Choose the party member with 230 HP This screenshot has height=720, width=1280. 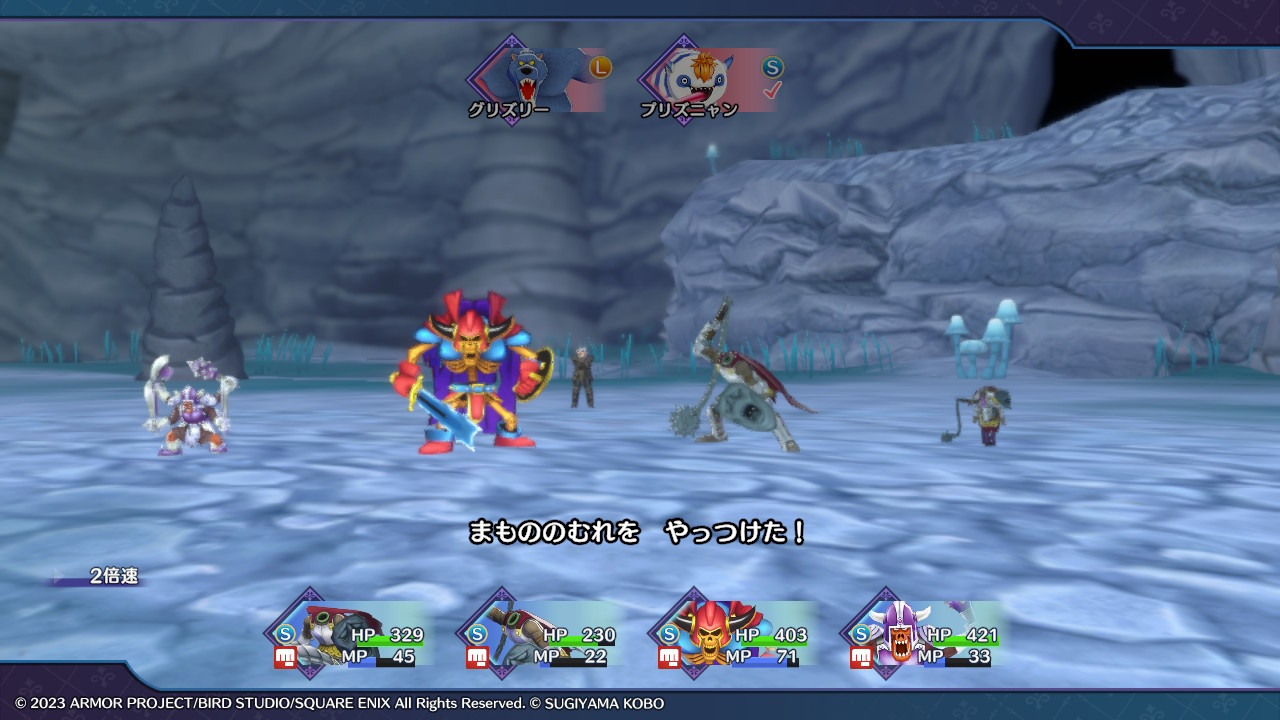542,634
